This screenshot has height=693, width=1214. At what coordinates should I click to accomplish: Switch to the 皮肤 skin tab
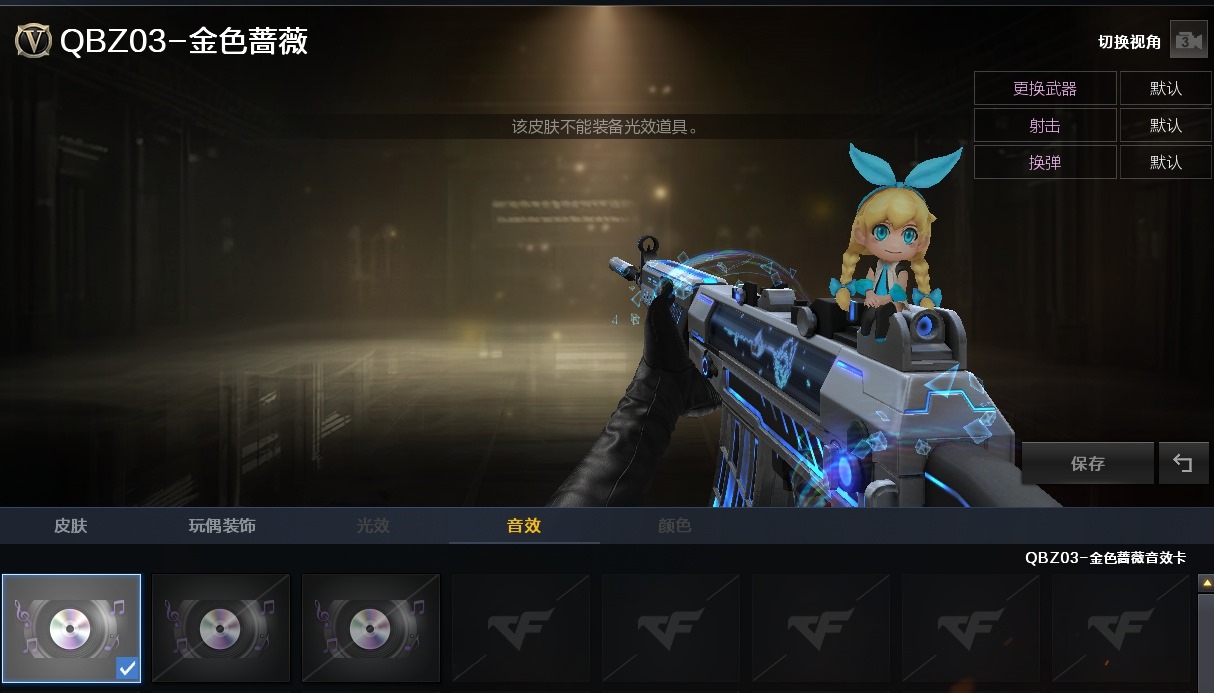(71, 526)
